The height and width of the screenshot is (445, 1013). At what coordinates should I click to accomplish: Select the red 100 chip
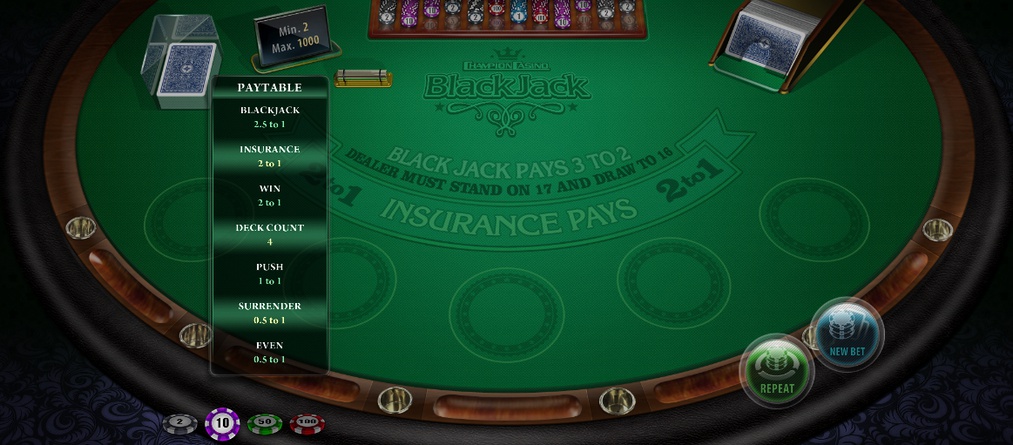pos(307,424)
